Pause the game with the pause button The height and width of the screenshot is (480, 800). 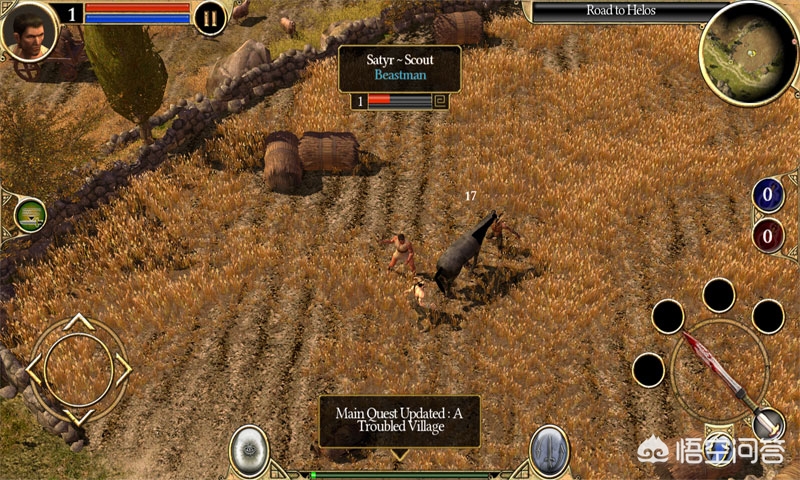[210, 18]
